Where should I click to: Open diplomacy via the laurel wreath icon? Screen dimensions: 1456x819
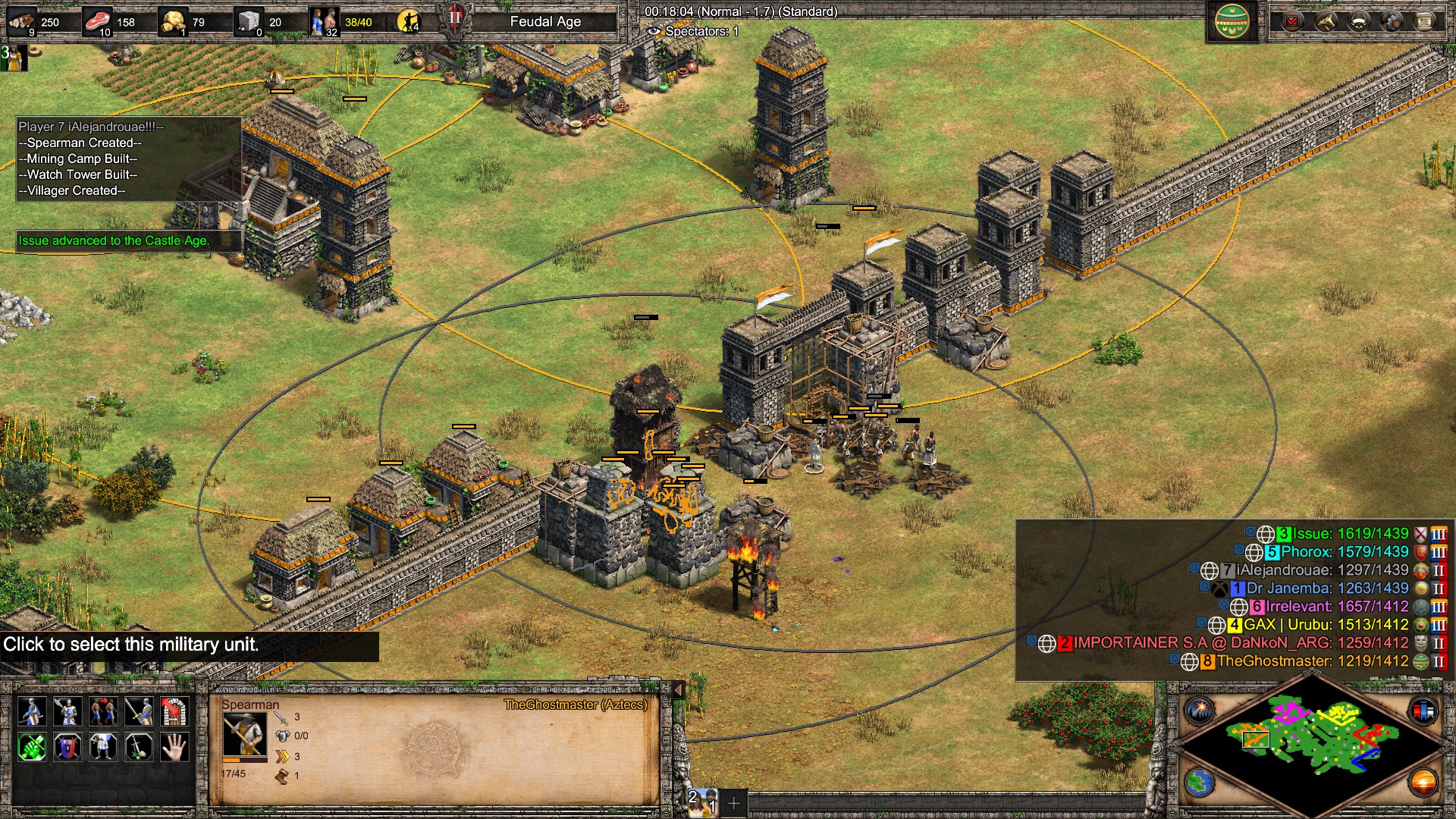click(x=1358, y=21)
